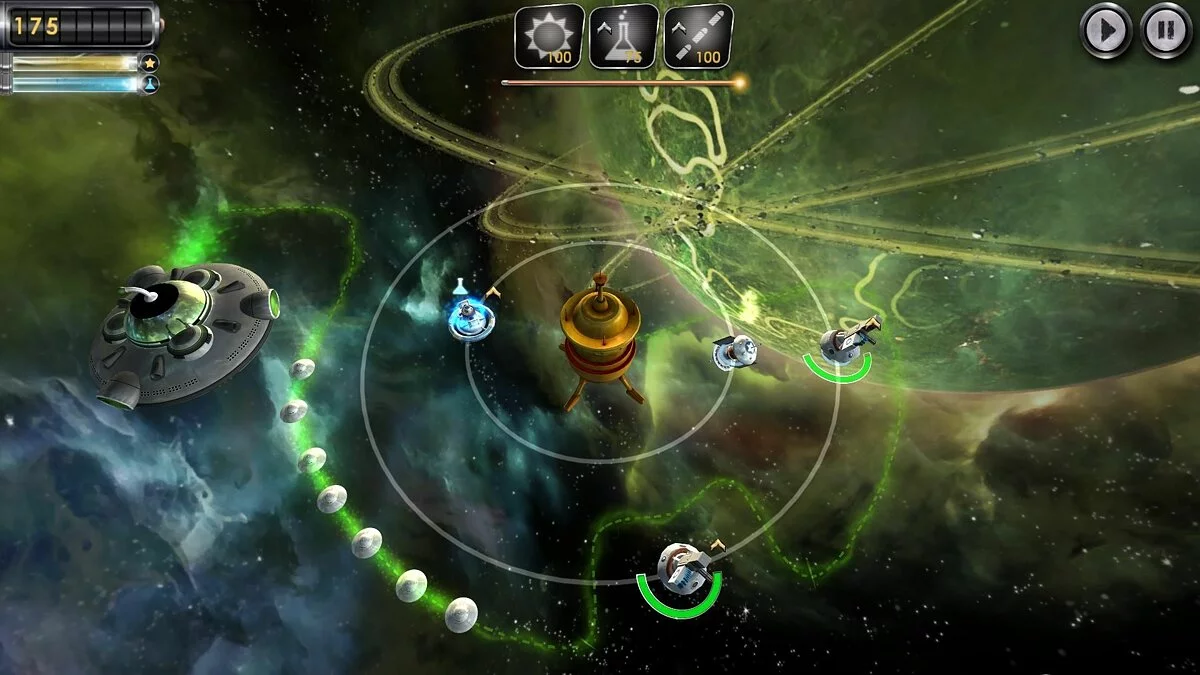
Task: Pick the cannon satellite build icon
Action: [x=698, y=37]
